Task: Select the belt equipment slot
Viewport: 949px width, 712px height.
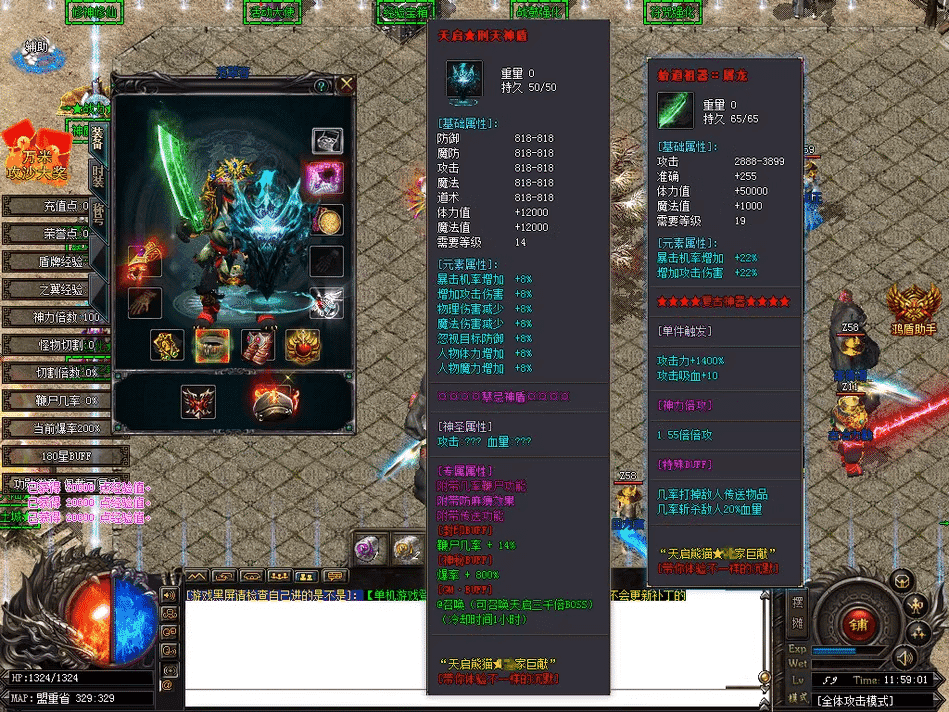Action: 212,346
